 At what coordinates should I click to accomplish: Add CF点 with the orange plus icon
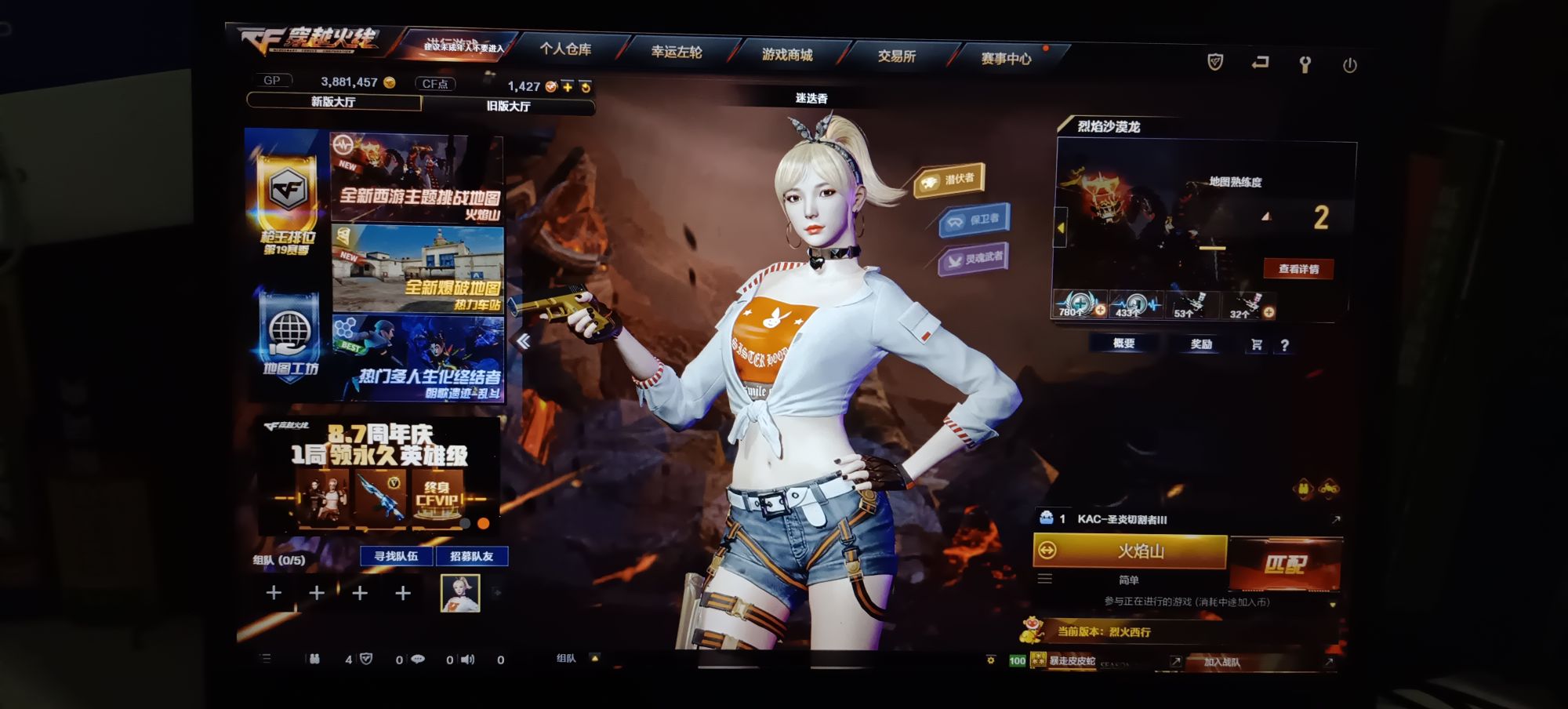click(566, 89)
